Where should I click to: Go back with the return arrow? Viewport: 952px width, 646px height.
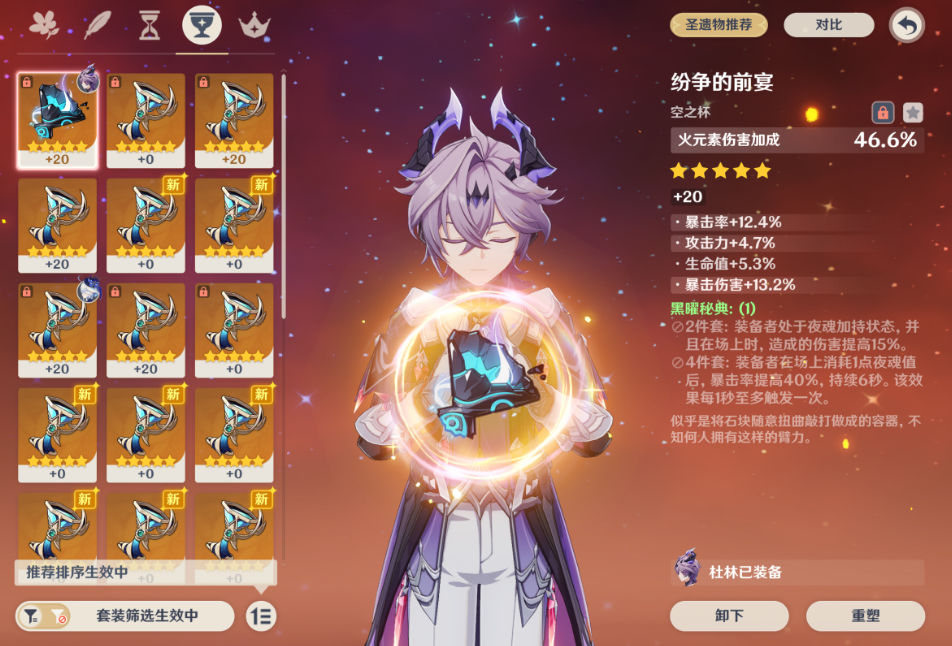pos(907,25)
